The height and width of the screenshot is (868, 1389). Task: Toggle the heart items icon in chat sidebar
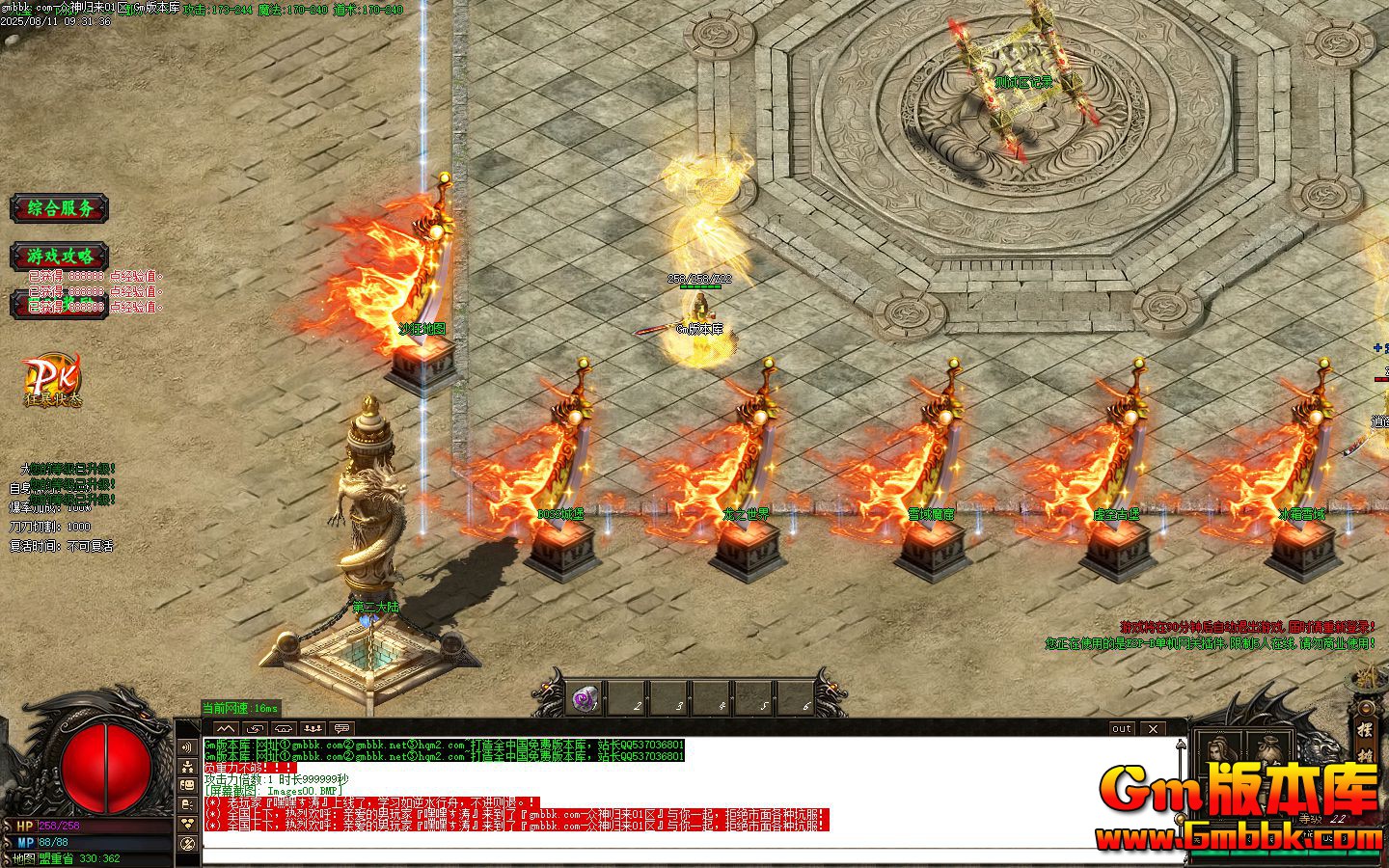click(186, 823)
